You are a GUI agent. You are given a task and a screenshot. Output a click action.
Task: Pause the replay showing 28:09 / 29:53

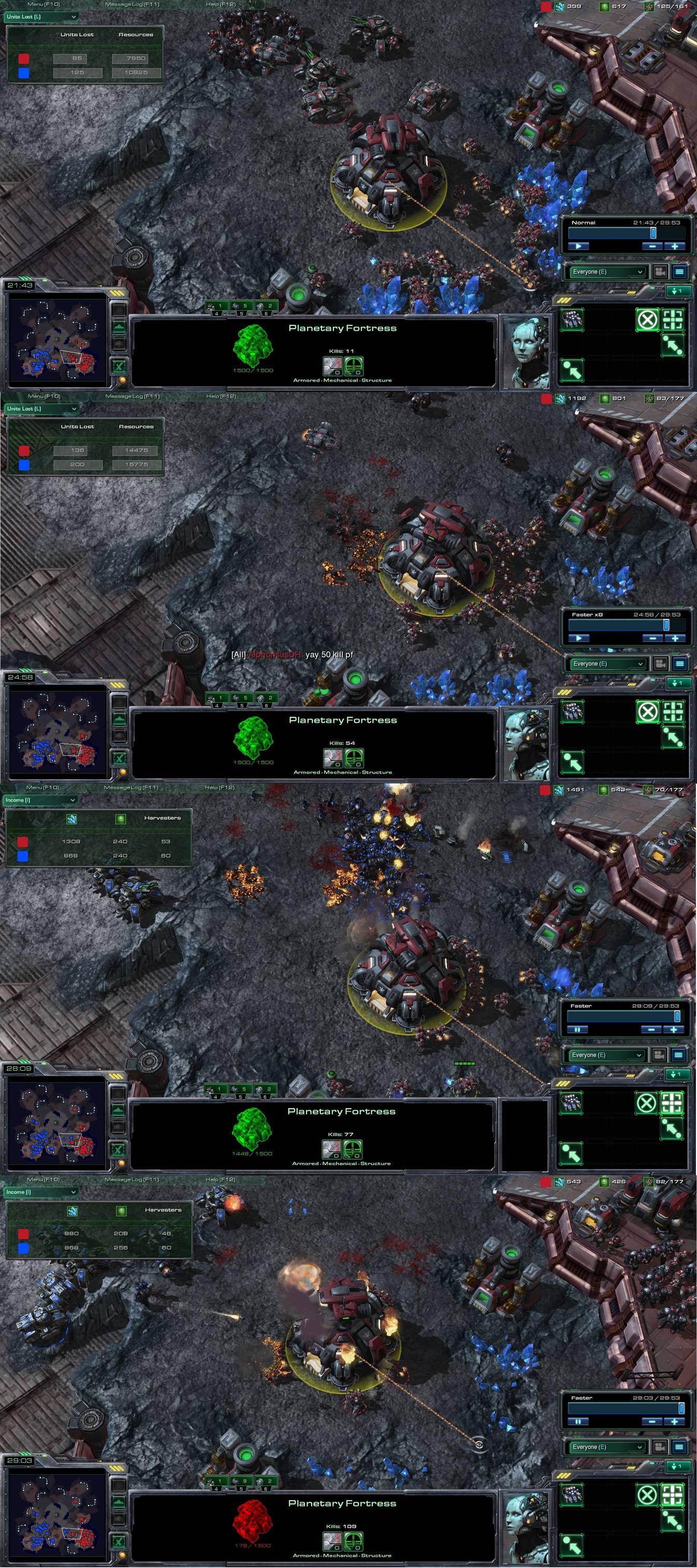[577, 1030]
